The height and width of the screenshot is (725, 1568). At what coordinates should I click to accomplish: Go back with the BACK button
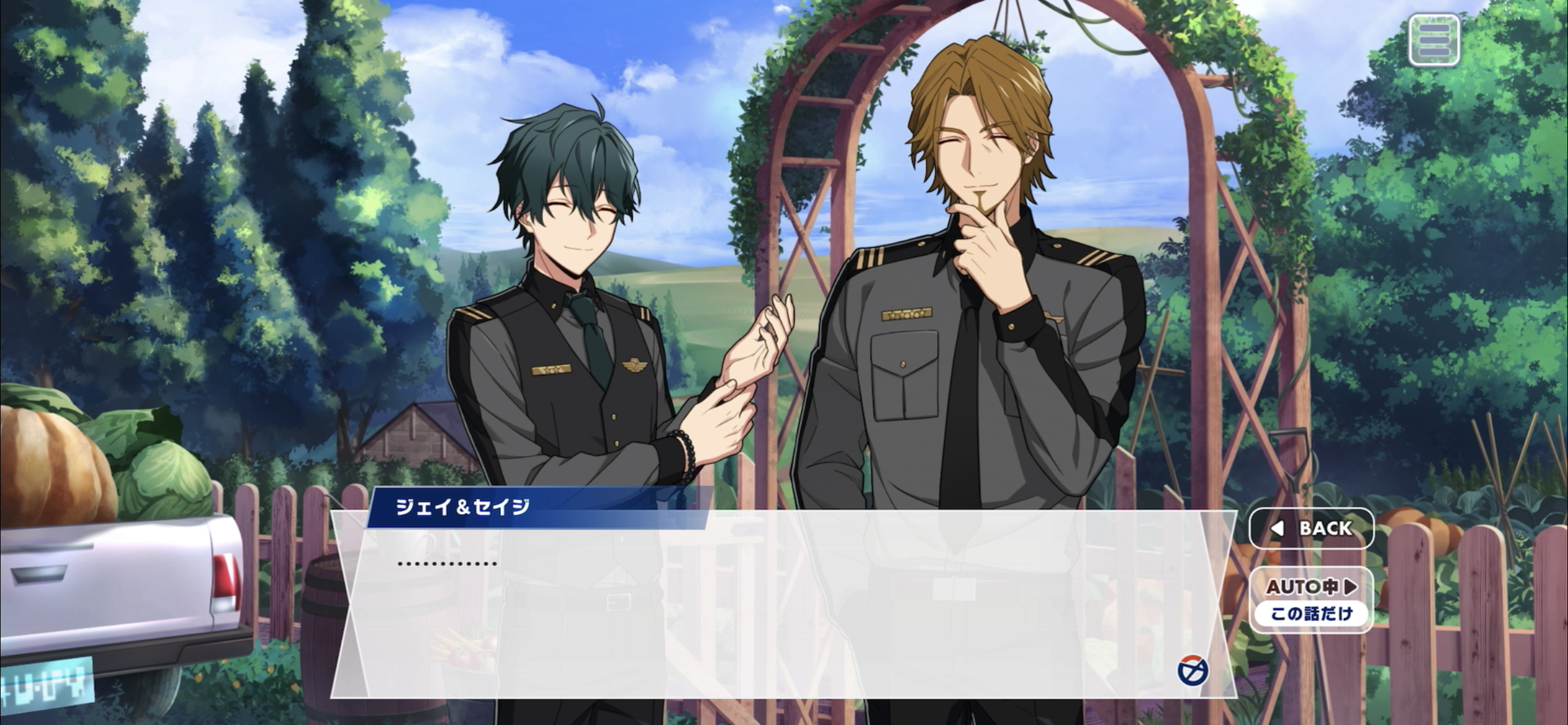tap(1312, 528)
